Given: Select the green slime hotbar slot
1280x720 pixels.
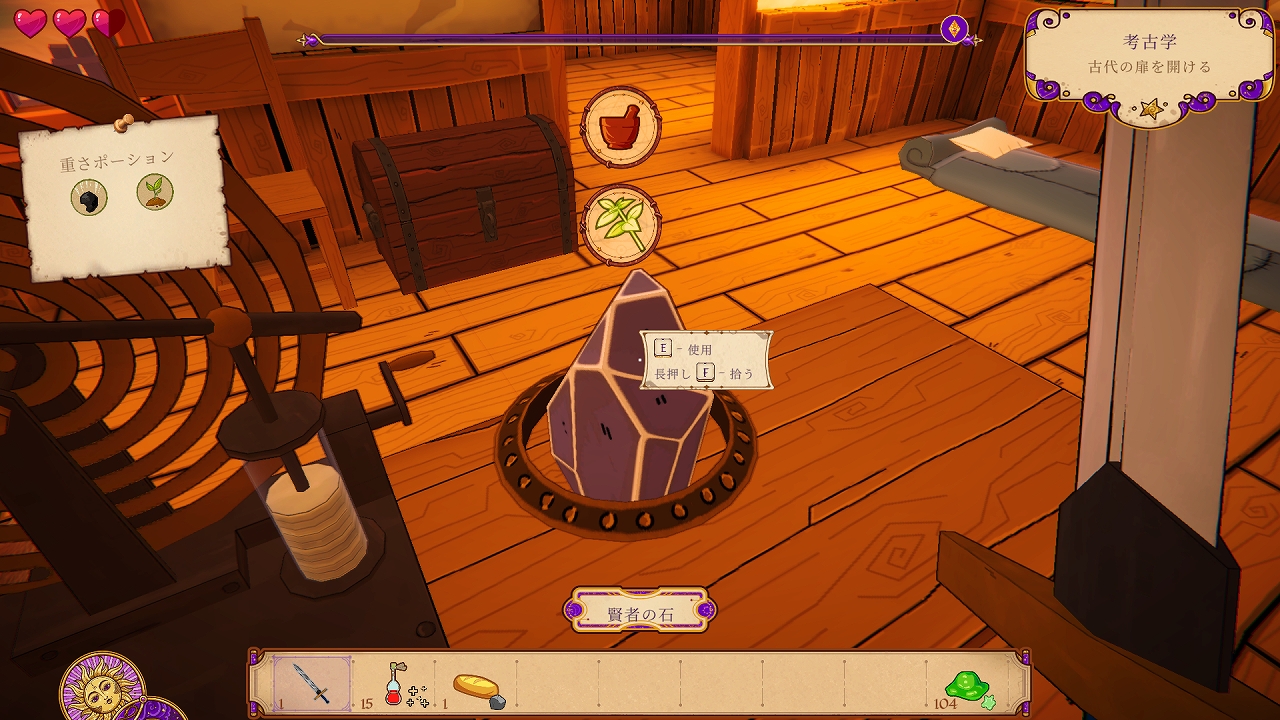Looking at the screenshot, I should [x=968, y=686].
